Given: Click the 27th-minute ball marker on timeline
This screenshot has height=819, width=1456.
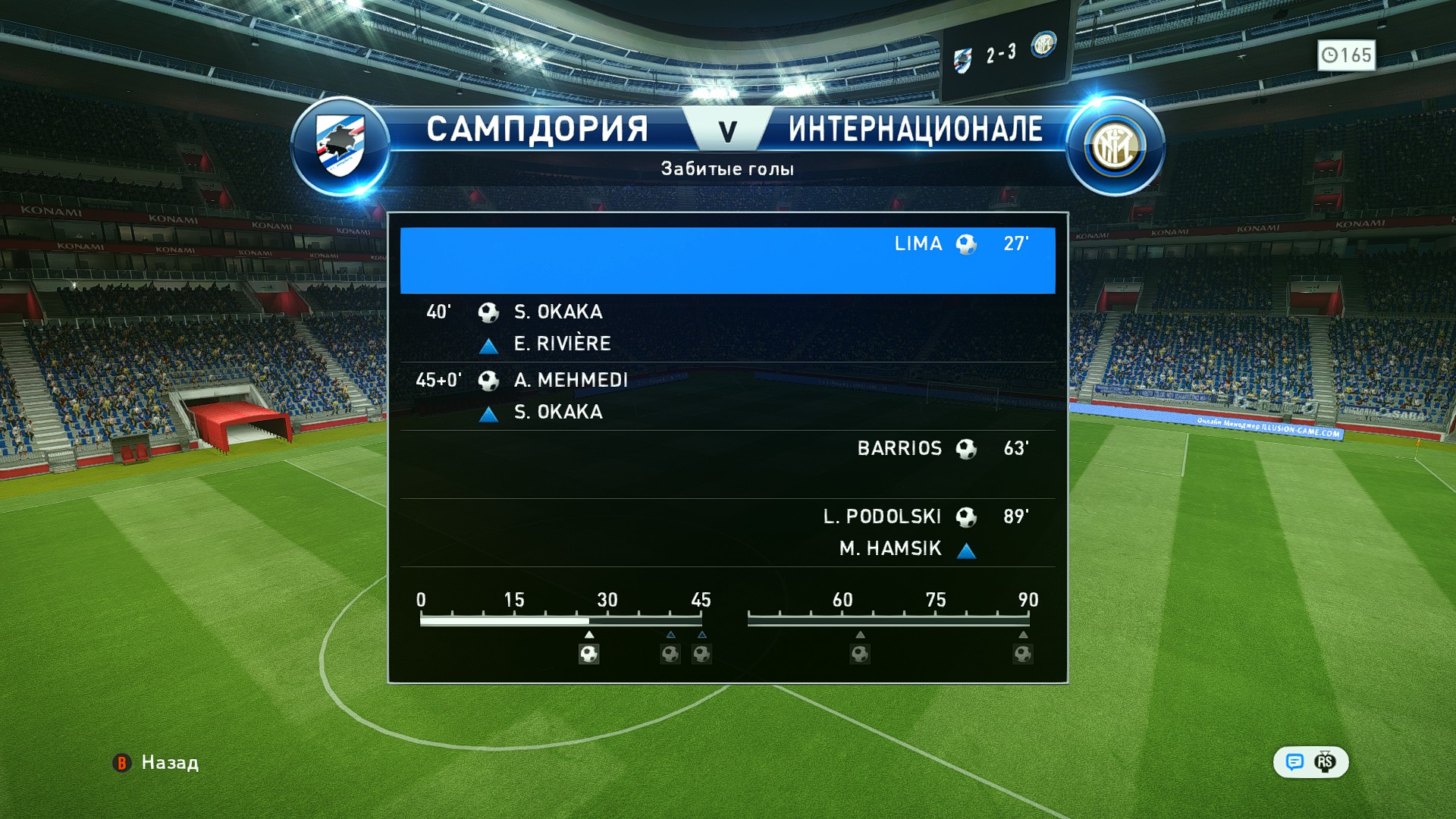Looking at the screenshot, I should (x=589, y=654).
